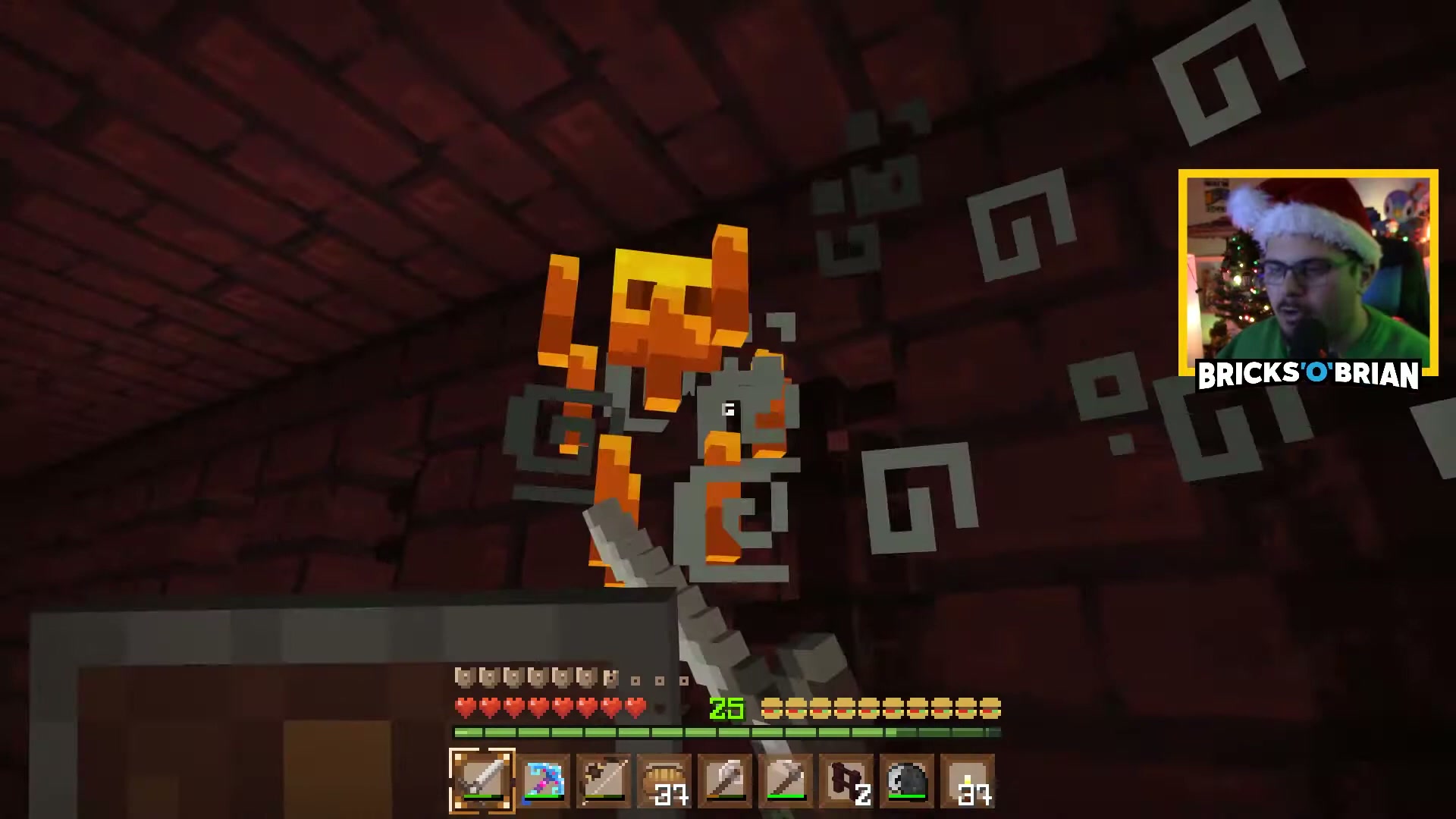Select the bread stack of 37
Screen dimensions: 1456x819
(x=665, y=781)
